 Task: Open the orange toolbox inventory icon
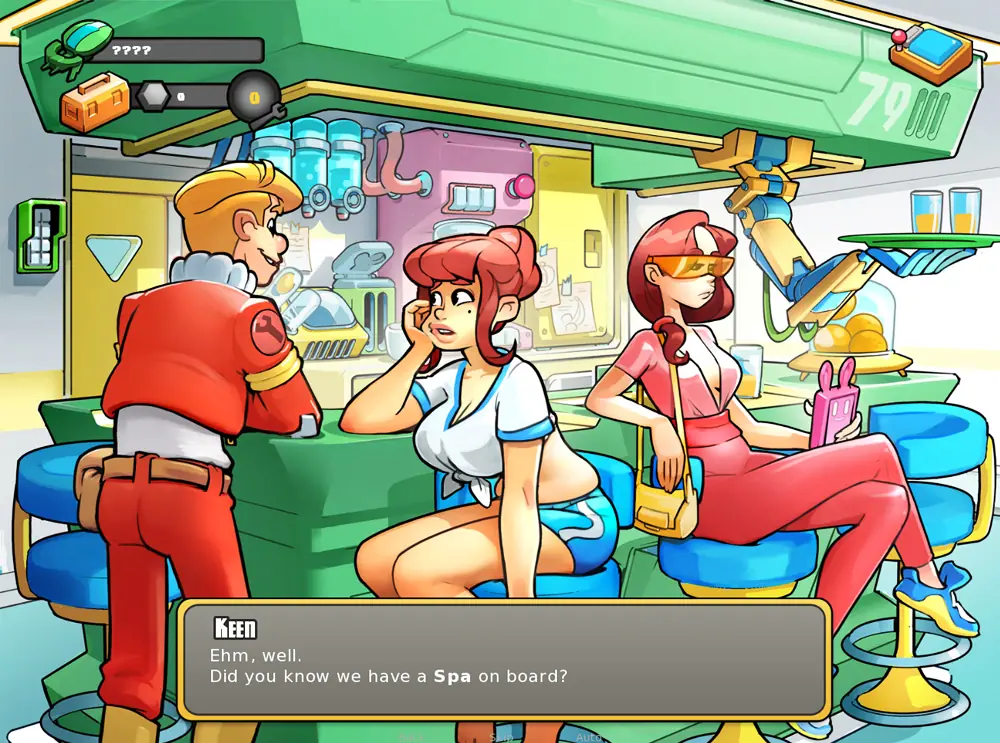pyautogui.click(x=95, y=101)
